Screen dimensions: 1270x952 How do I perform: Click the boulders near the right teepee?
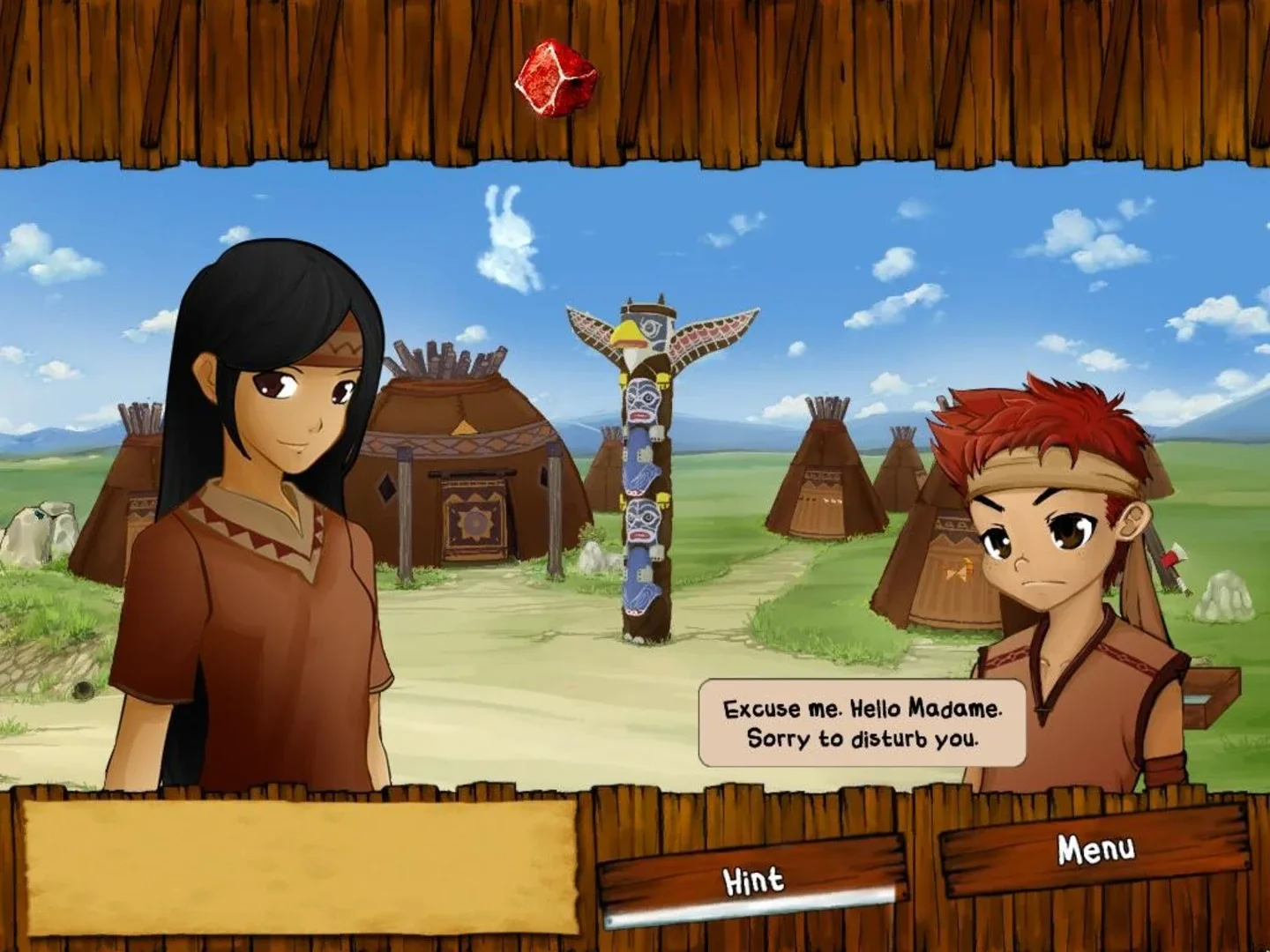[x=1224, y=598]
